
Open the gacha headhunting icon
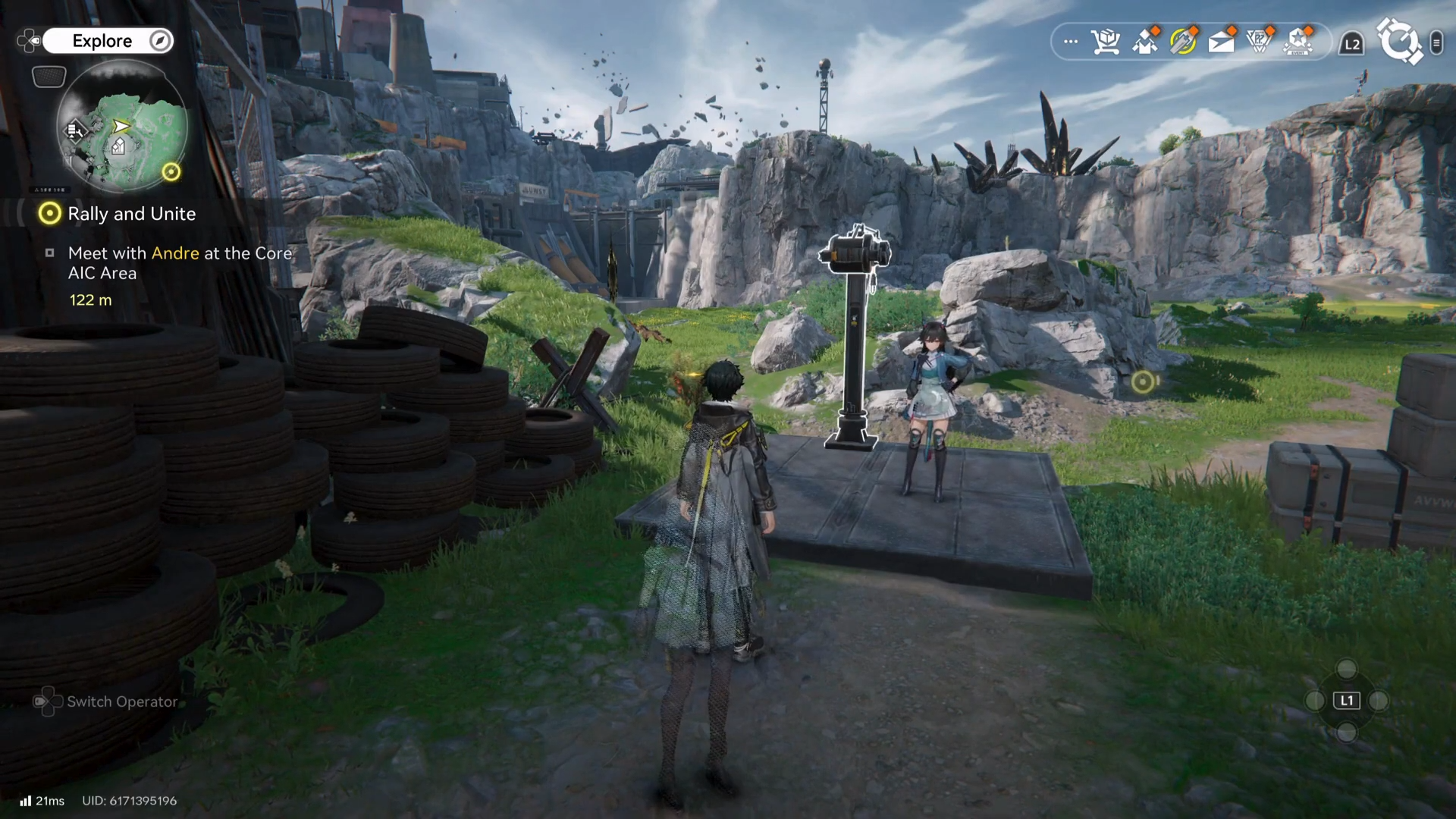pyautogui.click(x=1144, y=42)
